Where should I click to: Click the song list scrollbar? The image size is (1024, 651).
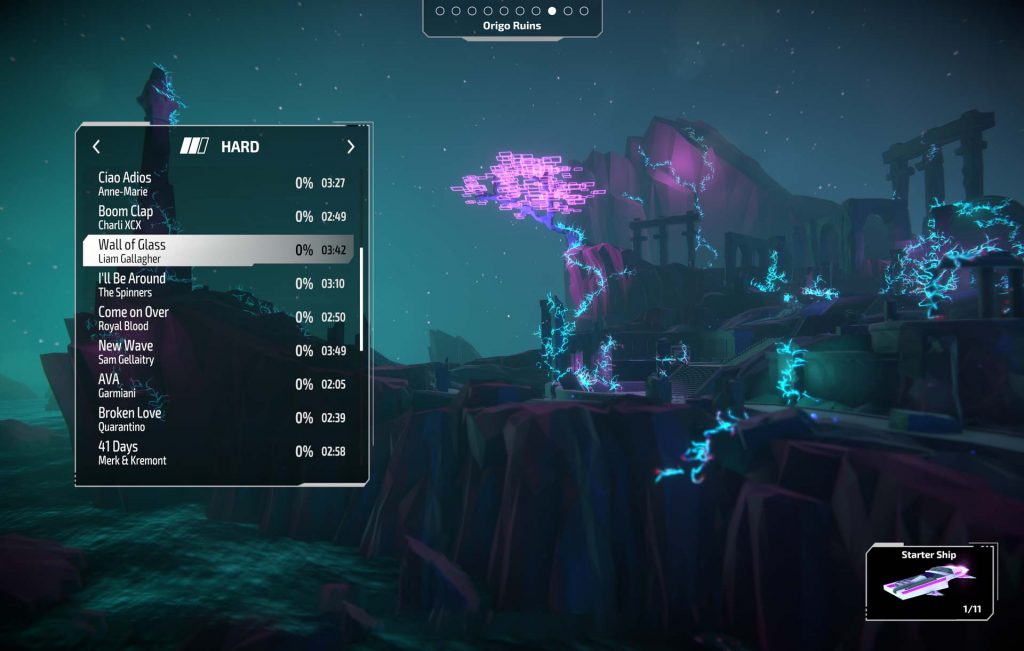pyautogui.click(x=361, y=300)
